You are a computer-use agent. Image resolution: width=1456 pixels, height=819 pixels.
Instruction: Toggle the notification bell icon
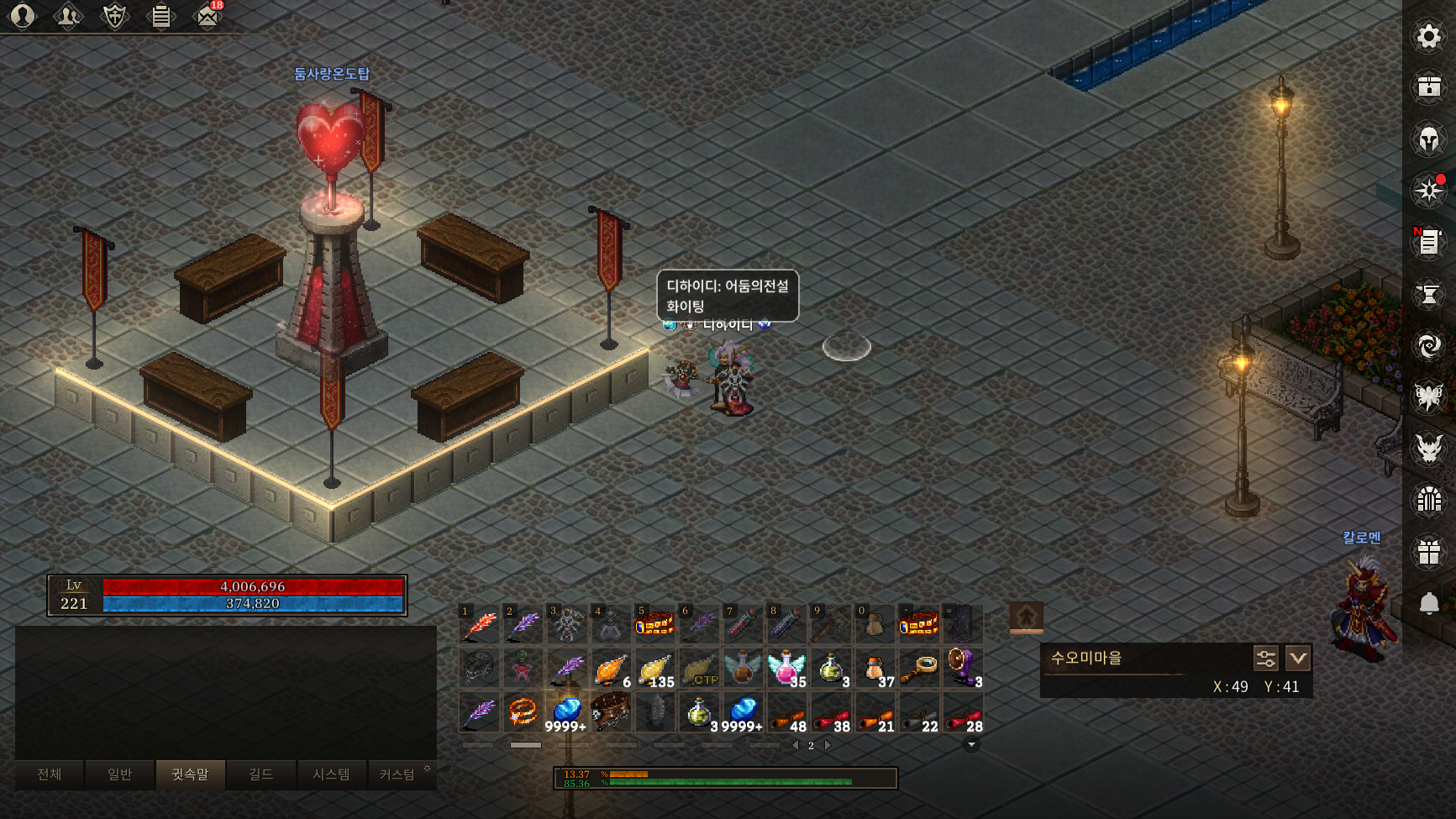pos(1428,603)
